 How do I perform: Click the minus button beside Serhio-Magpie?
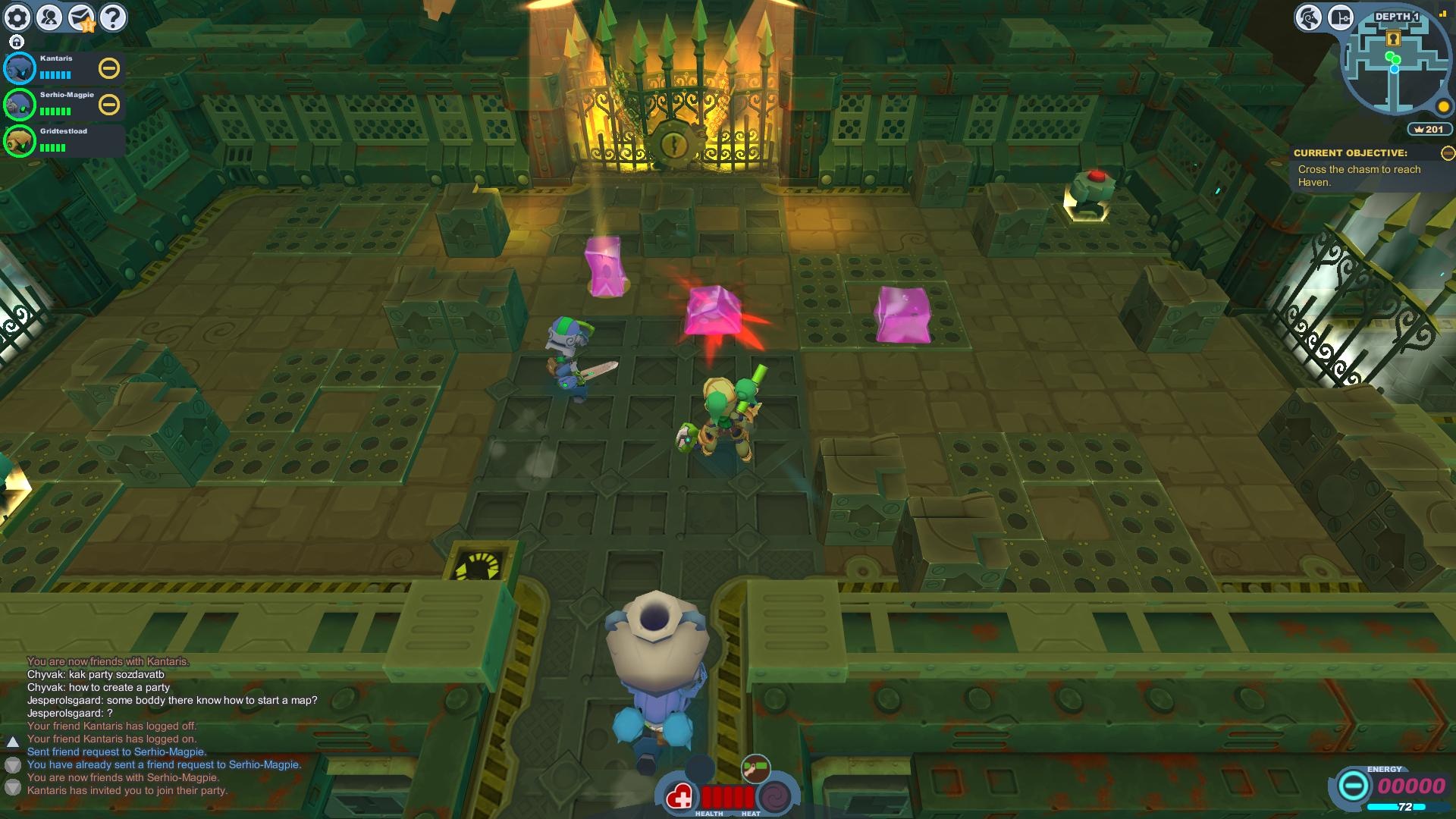click(x=109, y=105)
